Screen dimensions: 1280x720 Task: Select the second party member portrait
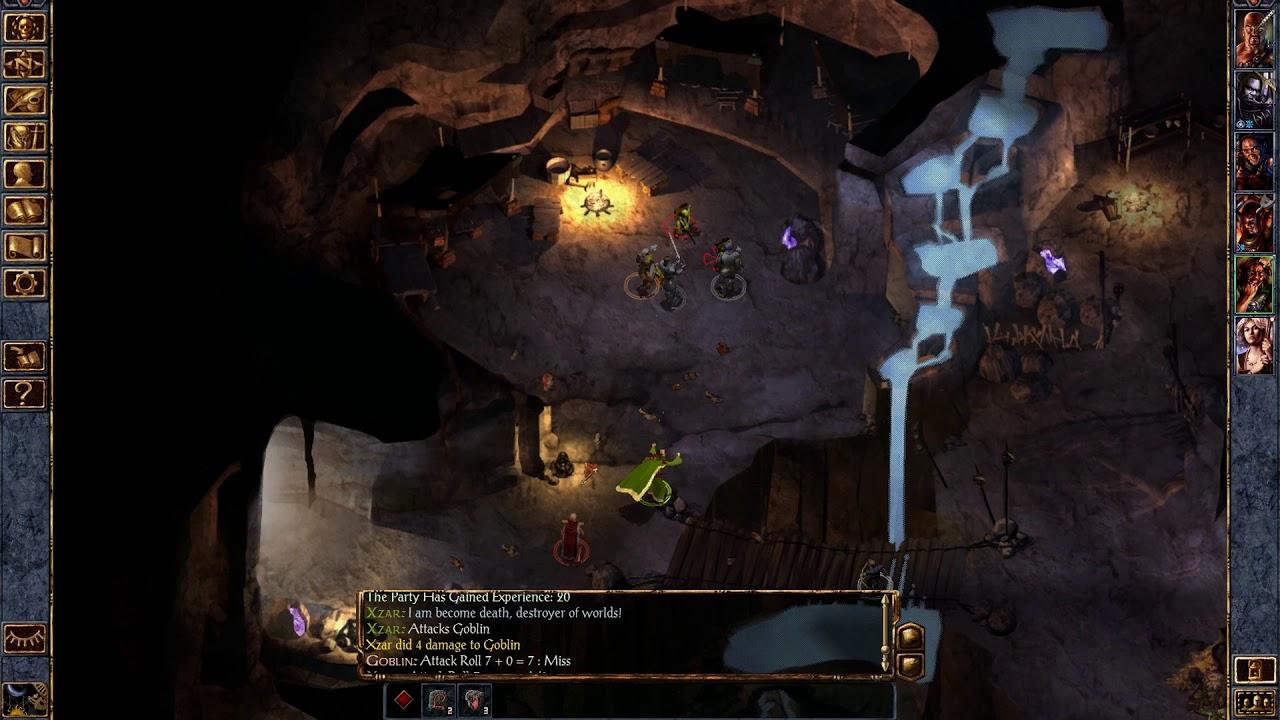click(1254, 101)
